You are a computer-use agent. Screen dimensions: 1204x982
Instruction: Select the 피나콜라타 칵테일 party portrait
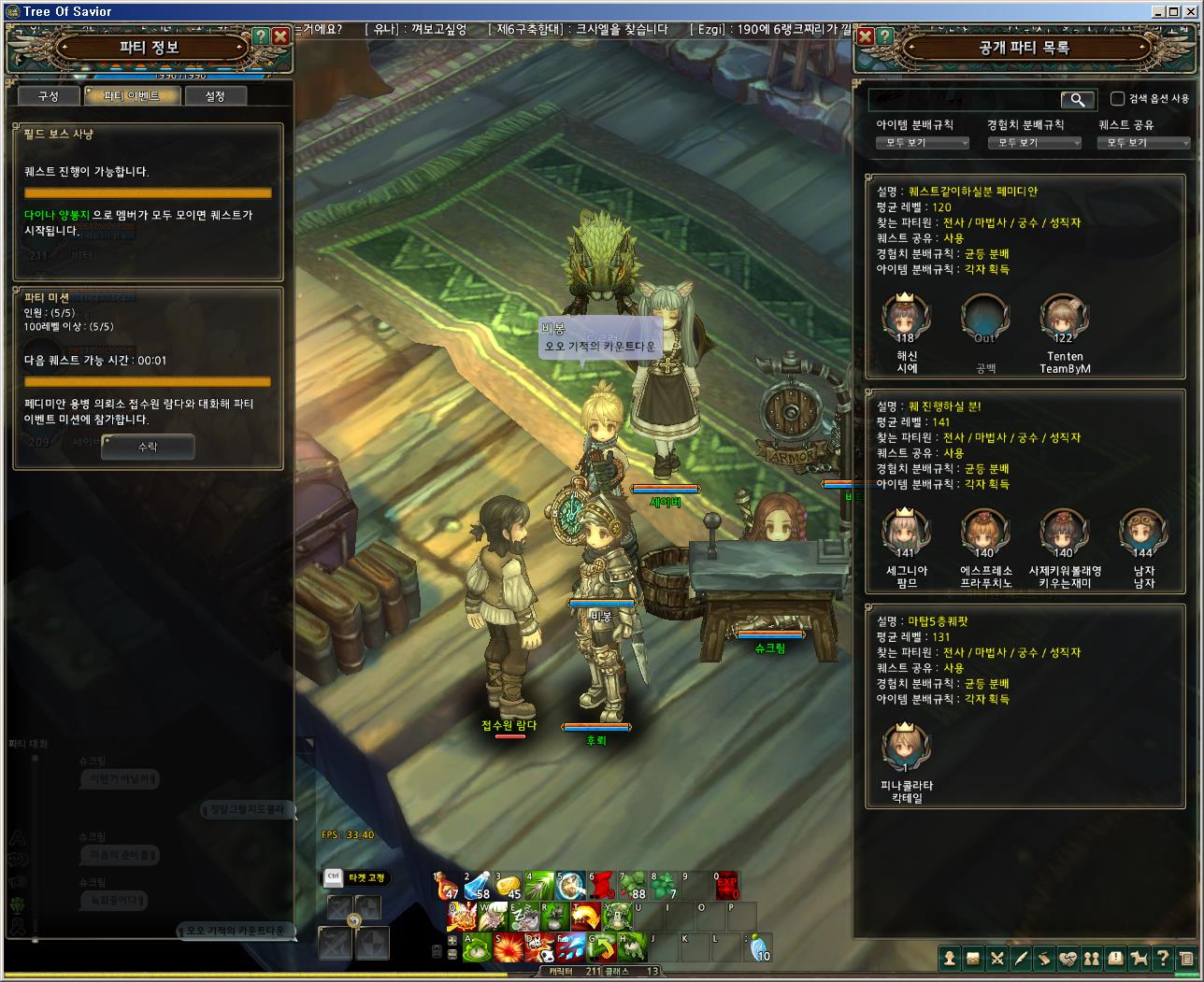[905, 748]
